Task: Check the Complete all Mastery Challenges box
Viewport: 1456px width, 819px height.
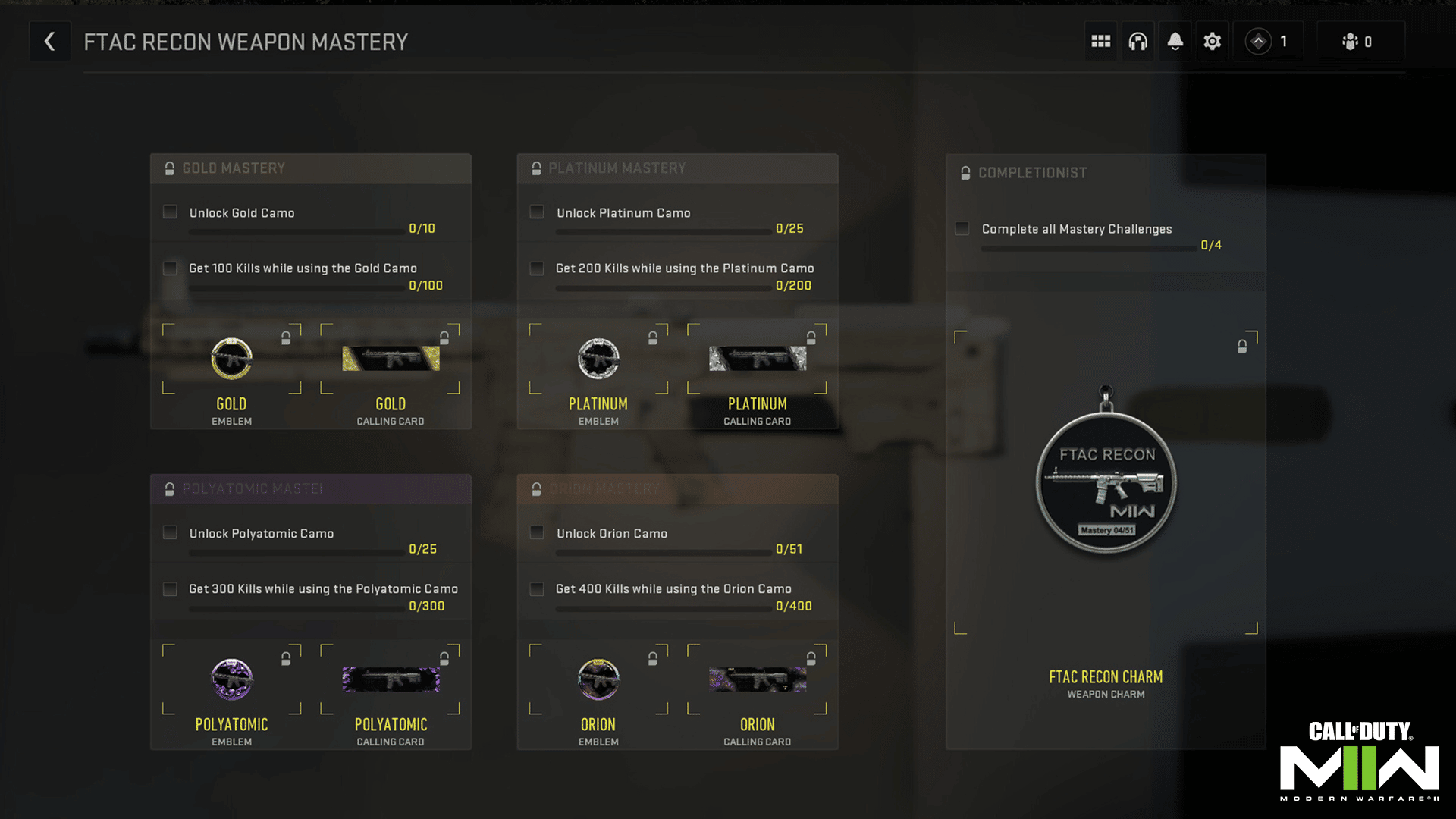Action: (x=962, y=227)
